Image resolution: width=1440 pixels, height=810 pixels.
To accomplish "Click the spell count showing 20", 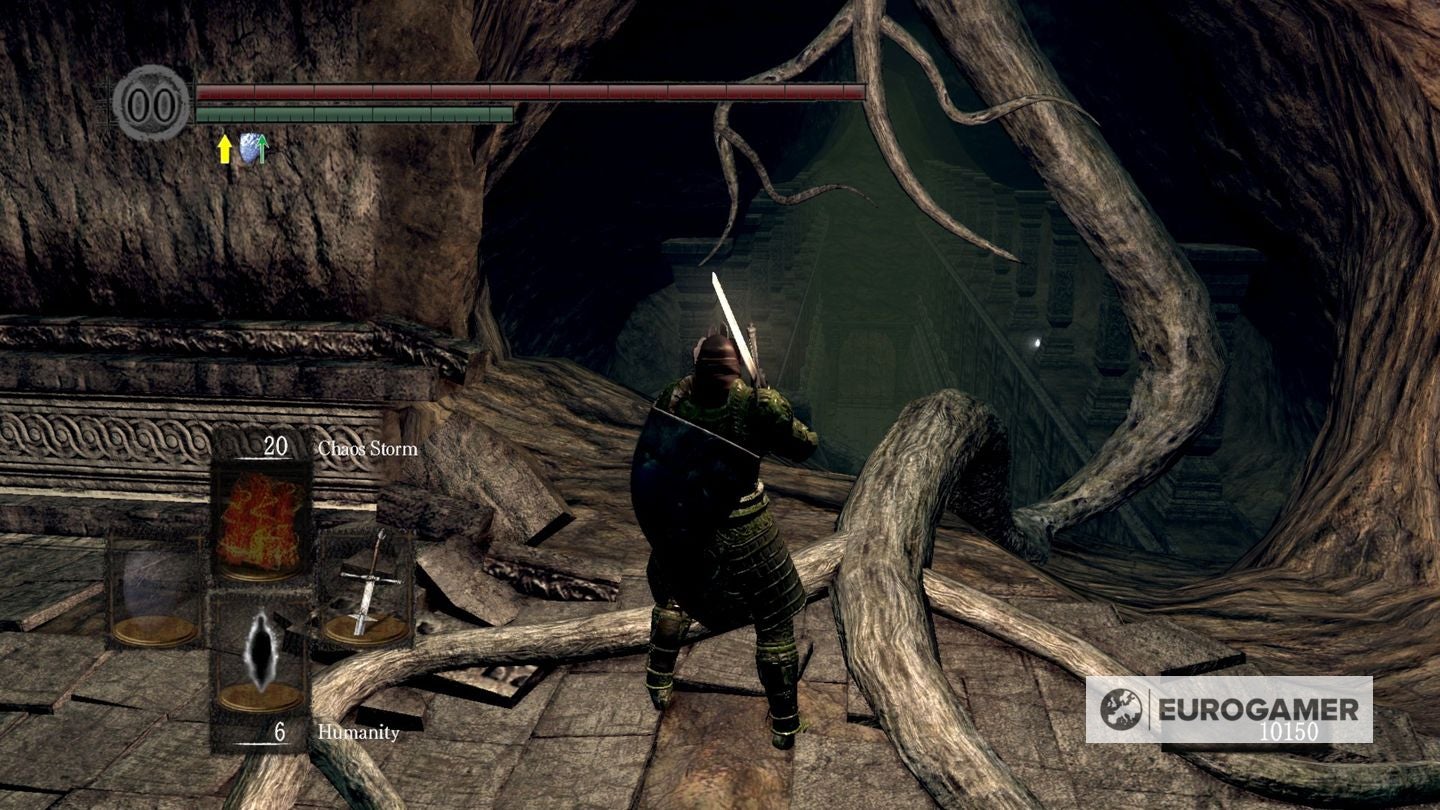I will [x=275, y=444].
